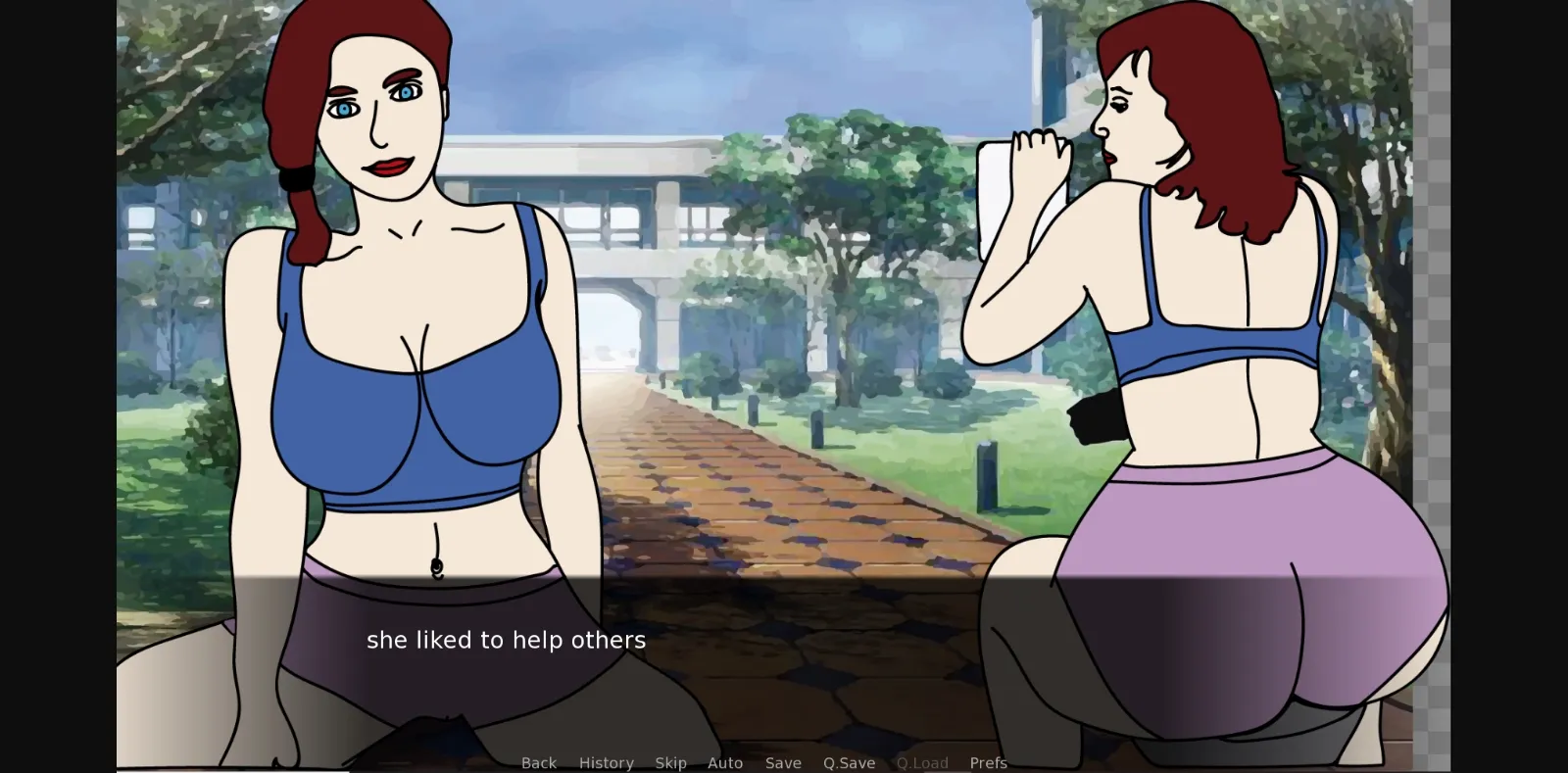Open Prefs to adjust text speed slider
The width and height of the screenshot is (1568, 773).
(989, 762)
